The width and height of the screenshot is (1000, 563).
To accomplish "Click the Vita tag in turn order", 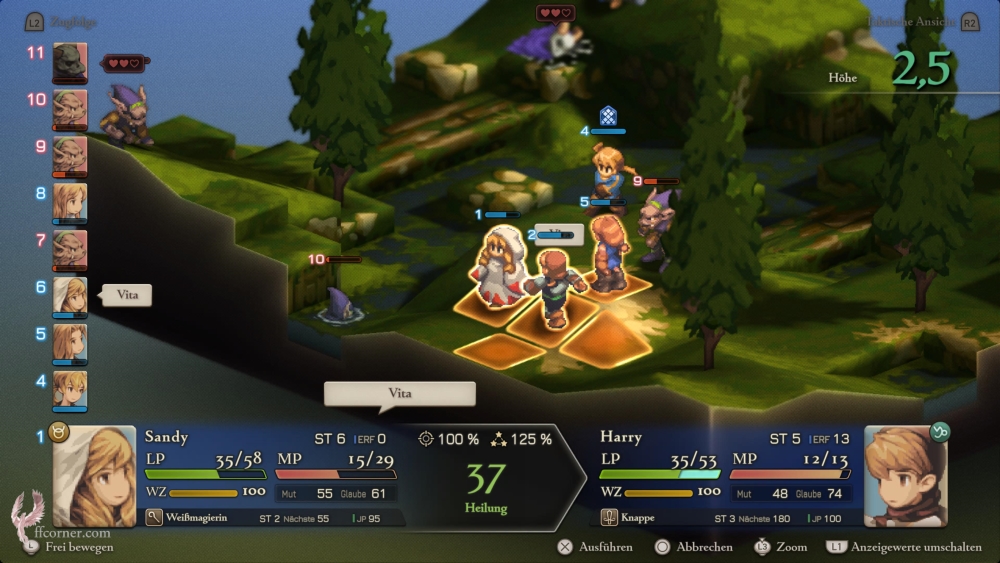I will click(x=128, y=295).
